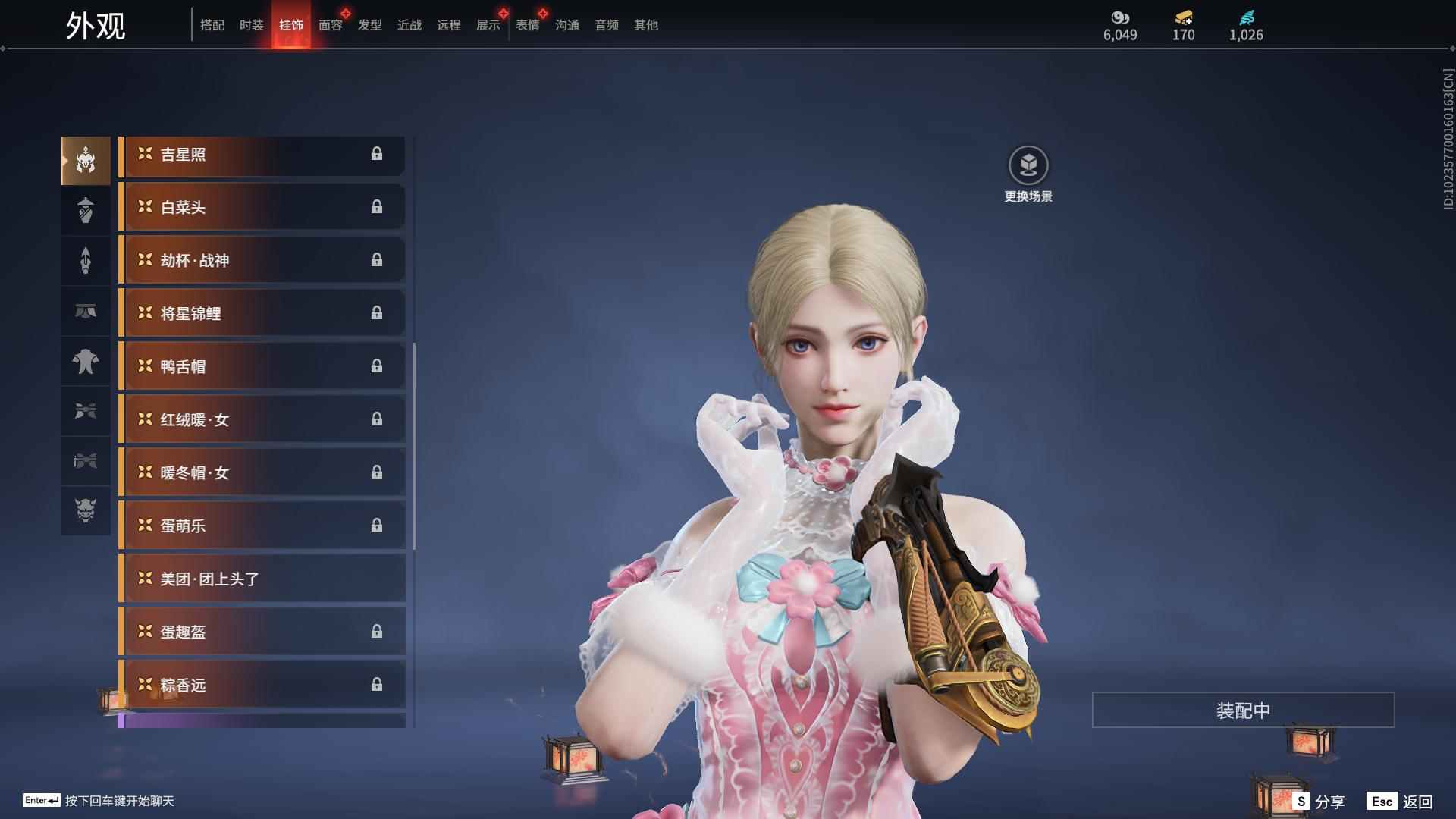Viewport: 1456px width, 819px height.
Task: Select the 吉星照 headwear entry
Action: tap(262, 155)
